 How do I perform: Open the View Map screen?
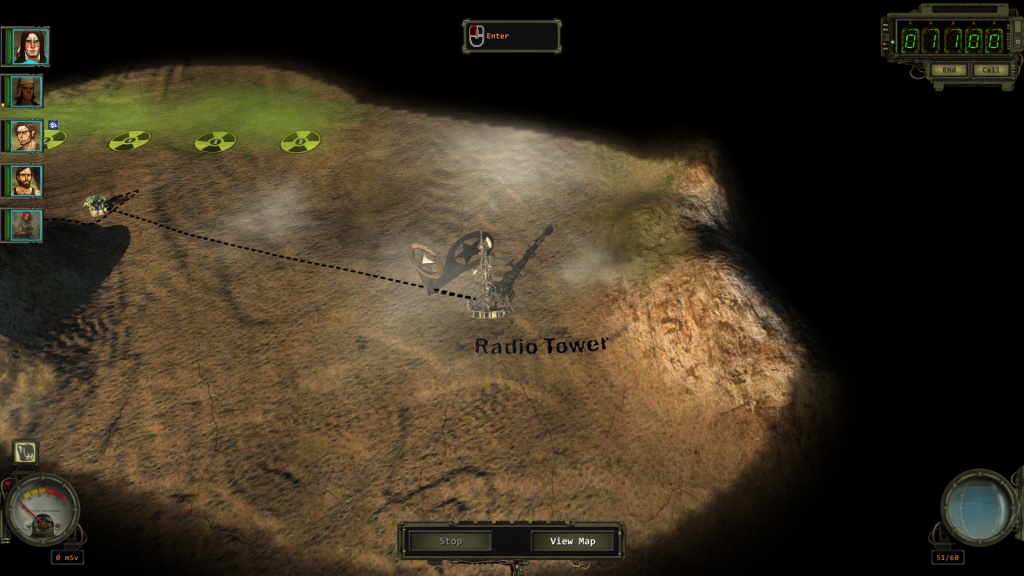(x=573, y=541)
